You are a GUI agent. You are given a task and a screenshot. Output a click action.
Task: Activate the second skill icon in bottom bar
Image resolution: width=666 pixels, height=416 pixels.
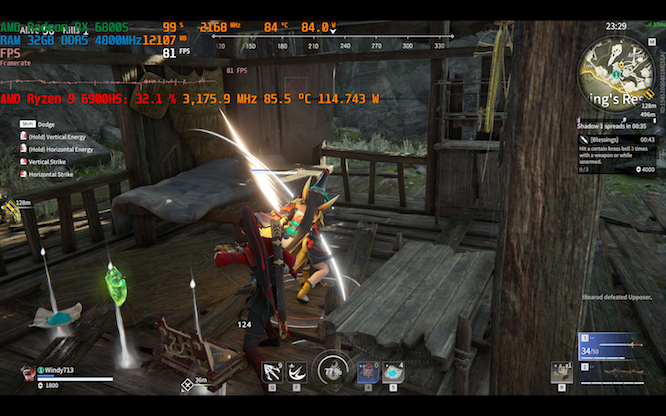(x=297, y=372)
